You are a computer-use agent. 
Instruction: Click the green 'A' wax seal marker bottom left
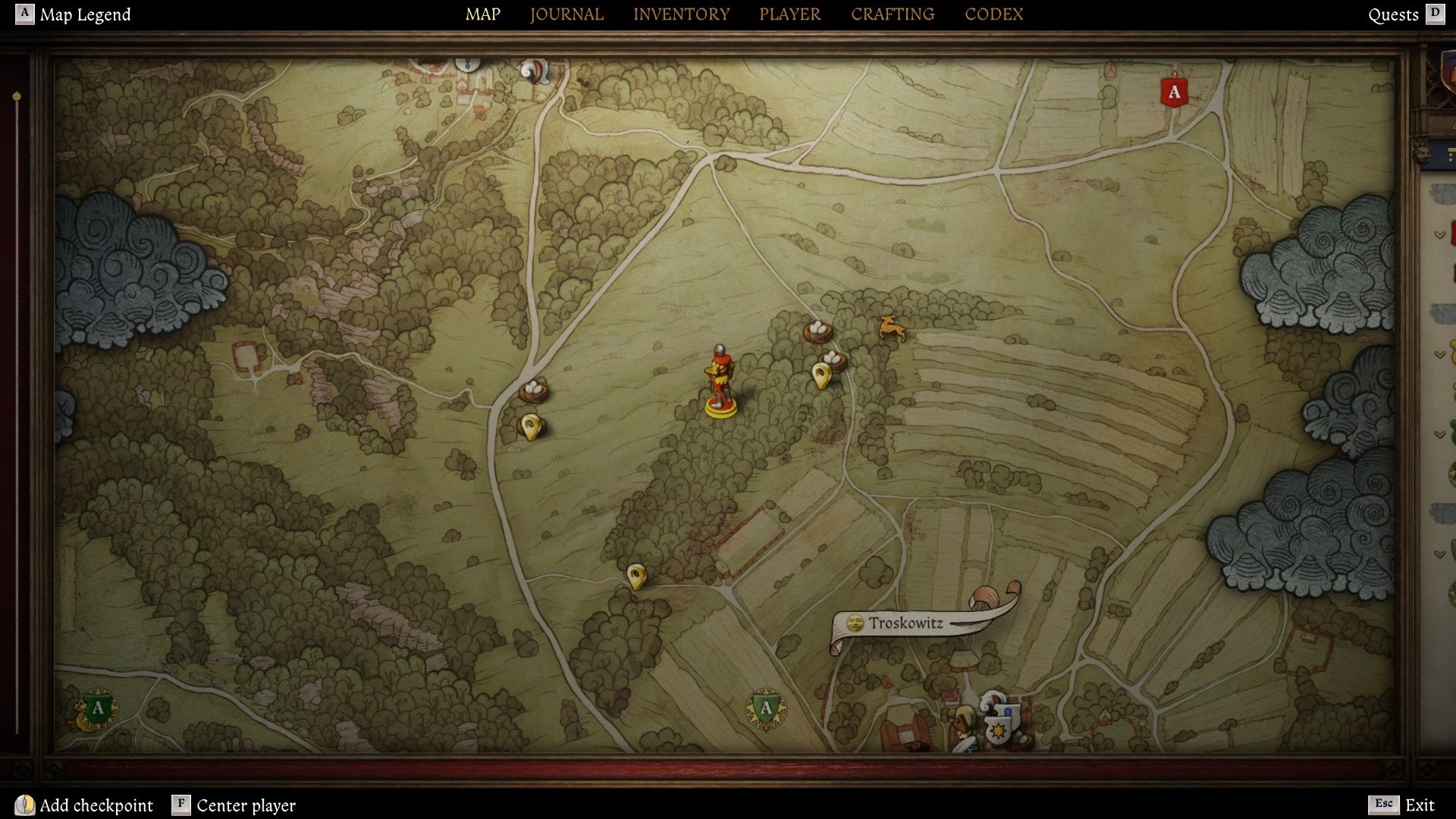click(x=97, y=710)
